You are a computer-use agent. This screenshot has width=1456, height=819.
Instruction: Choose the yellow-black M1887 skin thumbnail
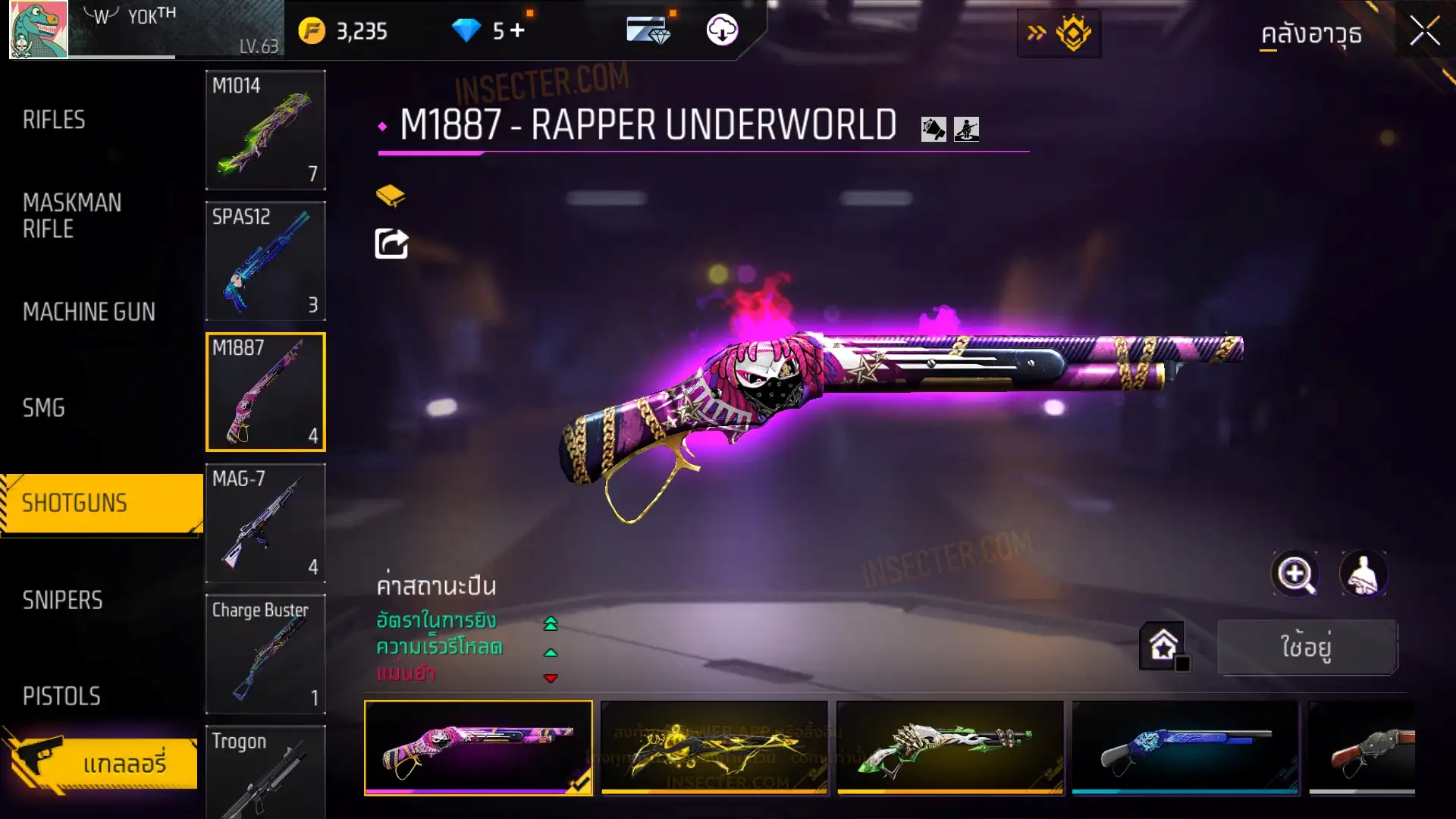(714, 747)
